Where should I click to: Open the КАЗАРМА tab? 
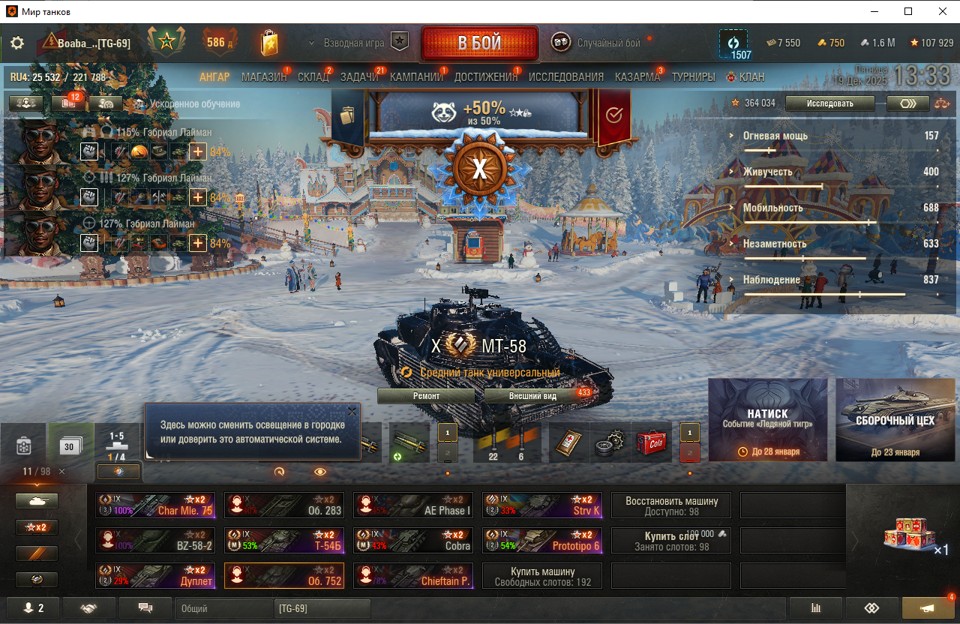pos(637,77)
